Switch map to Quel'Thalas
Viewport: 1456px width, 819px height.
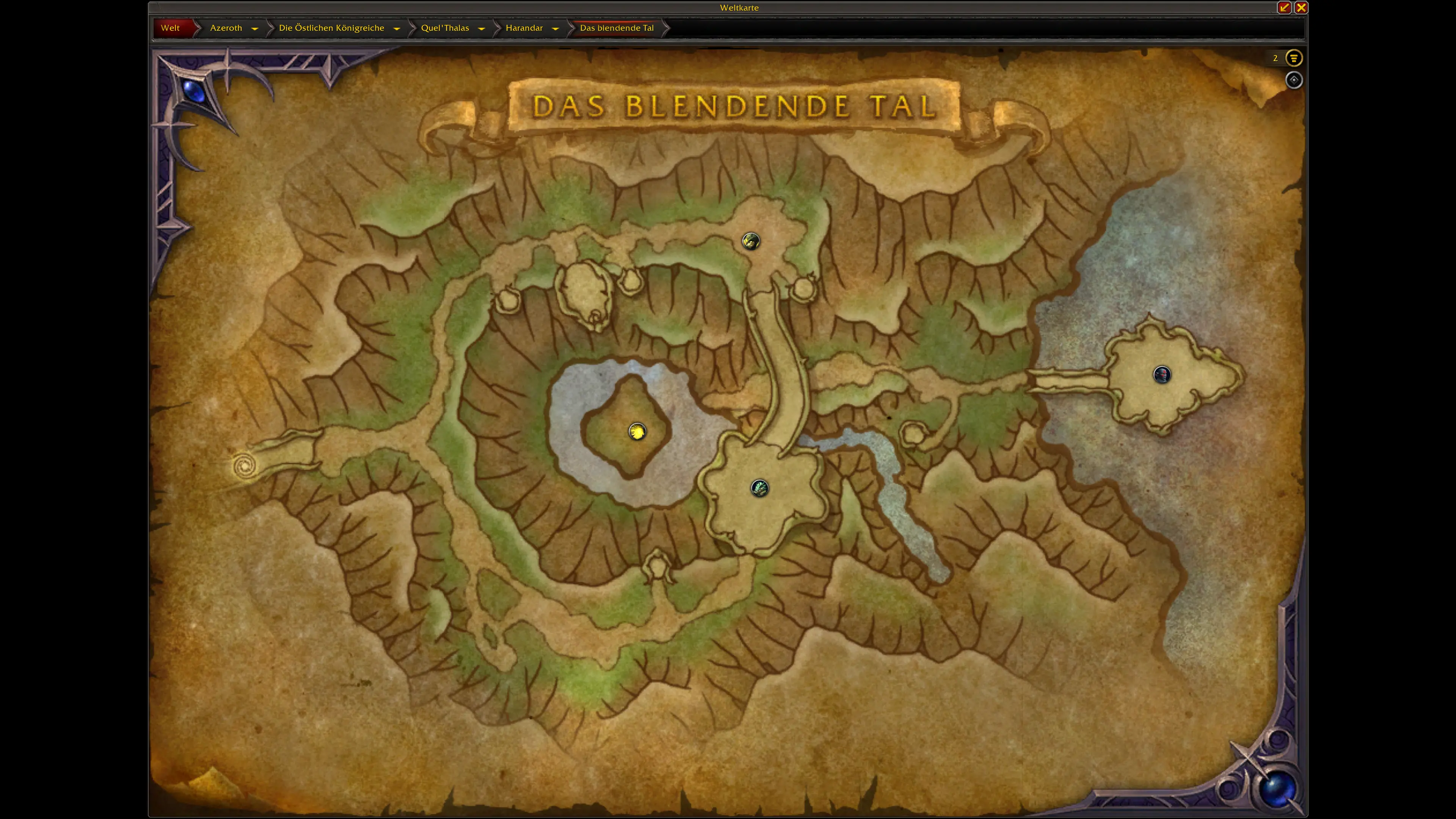coord(445,28)
